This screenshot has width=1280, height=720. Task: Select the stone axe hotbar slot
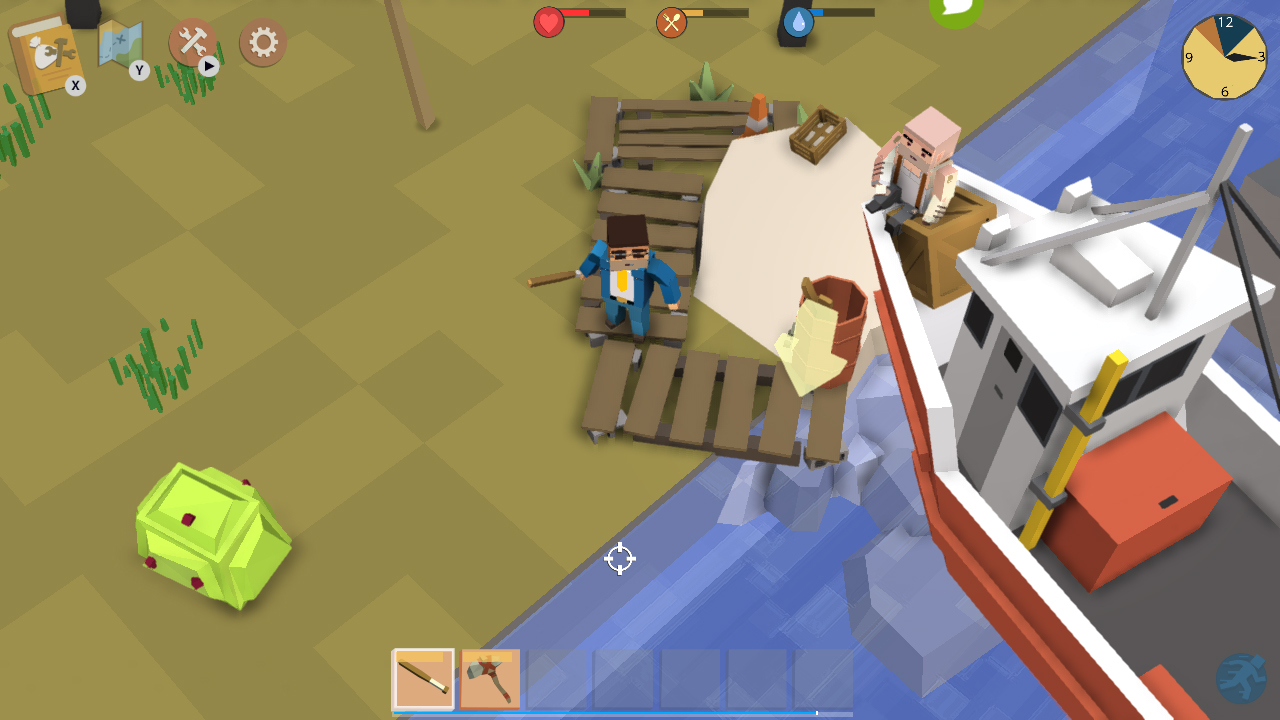click(x=490, y=677)
